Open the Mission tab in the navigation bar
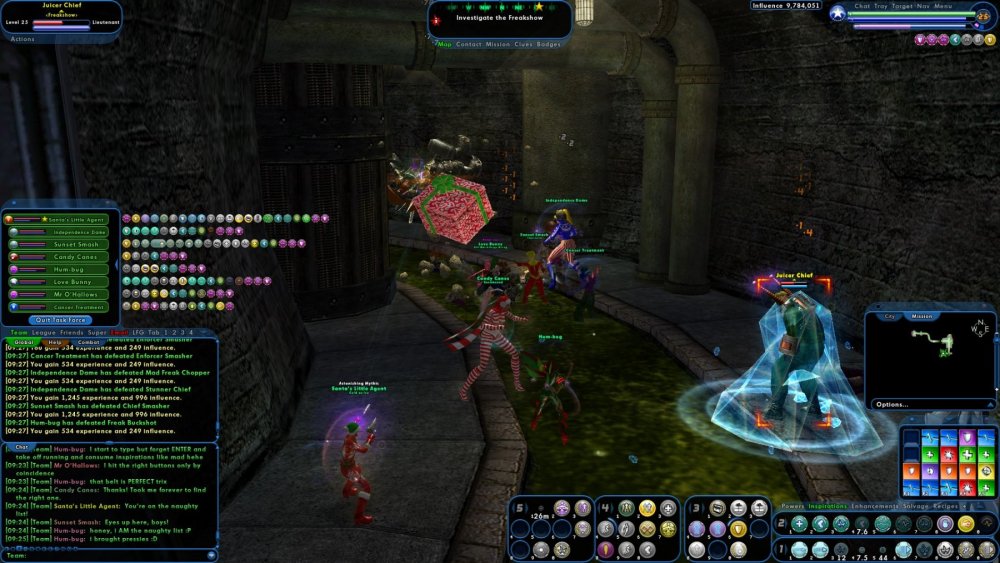The image size is (1000, 563). pos(498,44)
